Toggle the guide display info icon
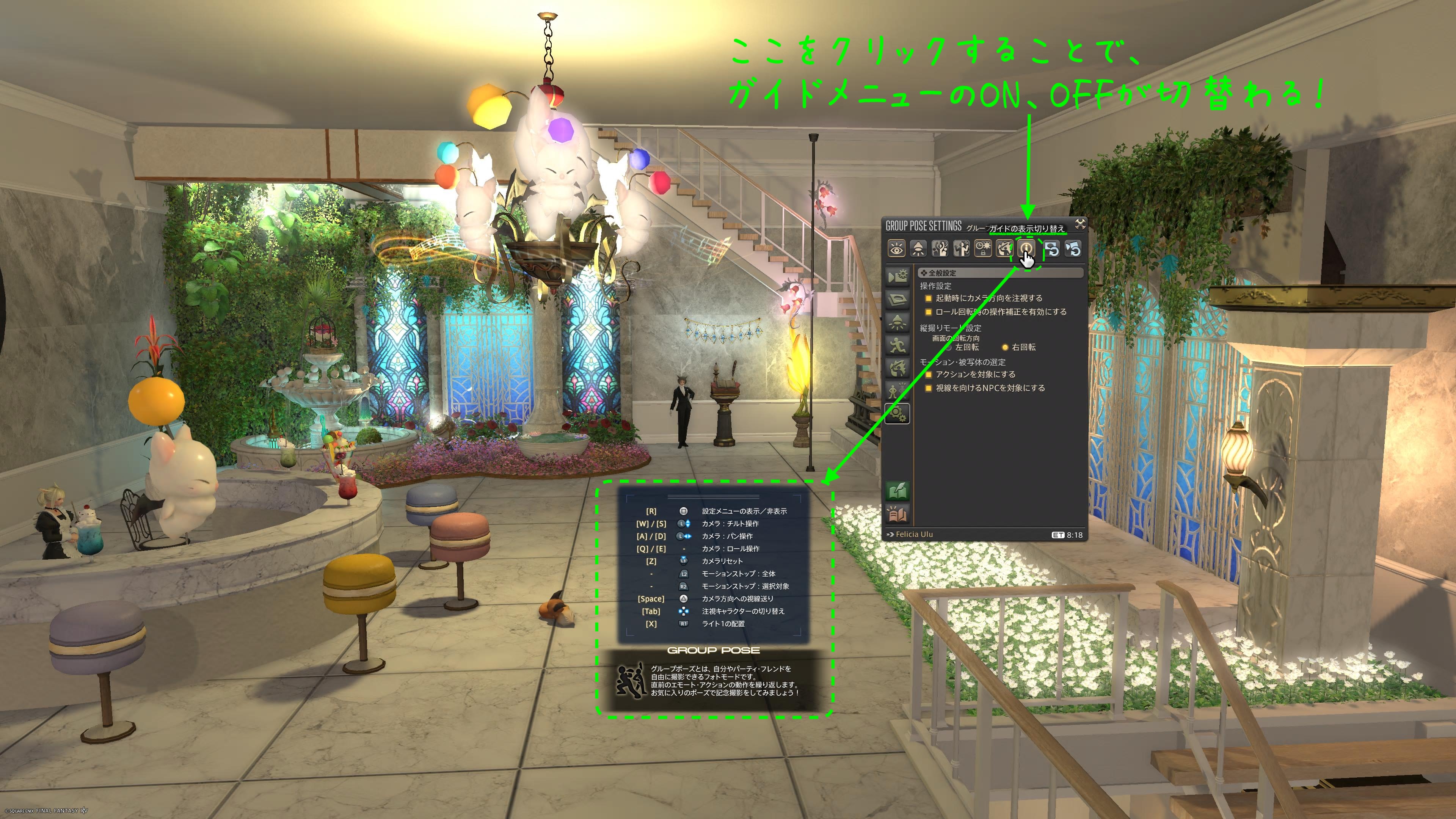1456x819 pixels. pos(1026,249)
